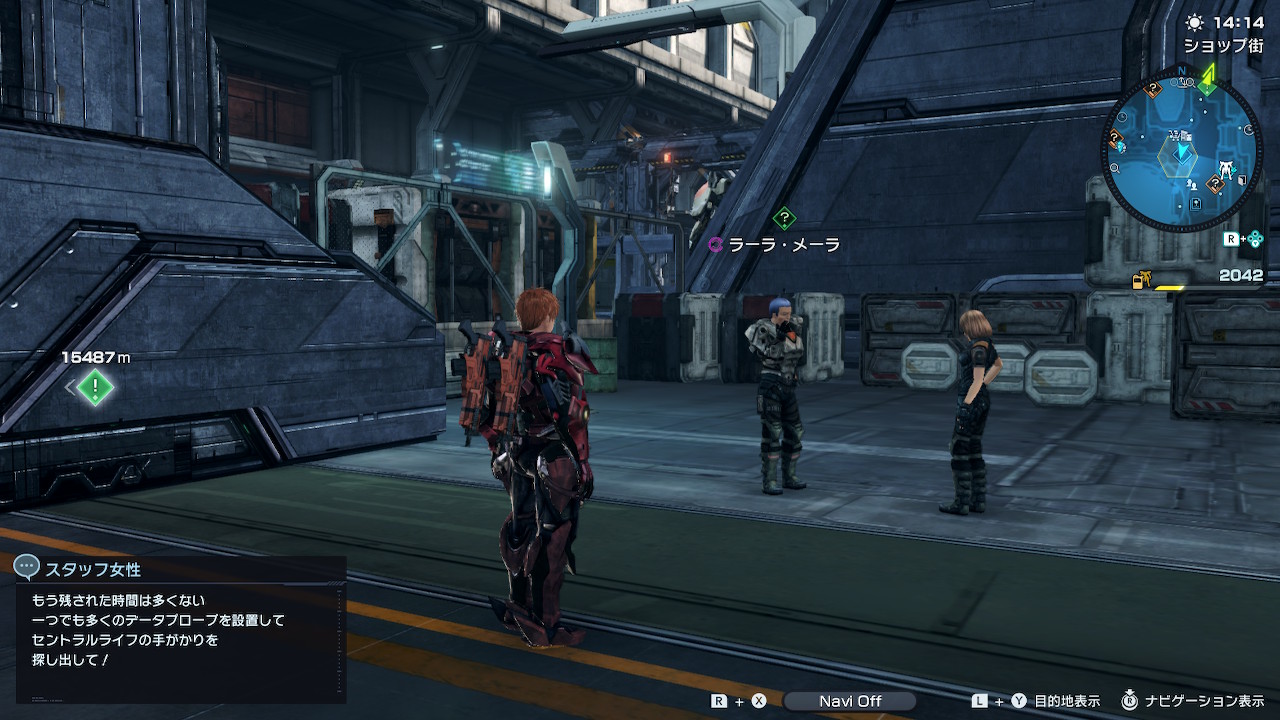Screen dimensions: 1280x720
Task: Click the white Skell icon on minimap
Action: pyautogui.click(x=1225, y=167)
